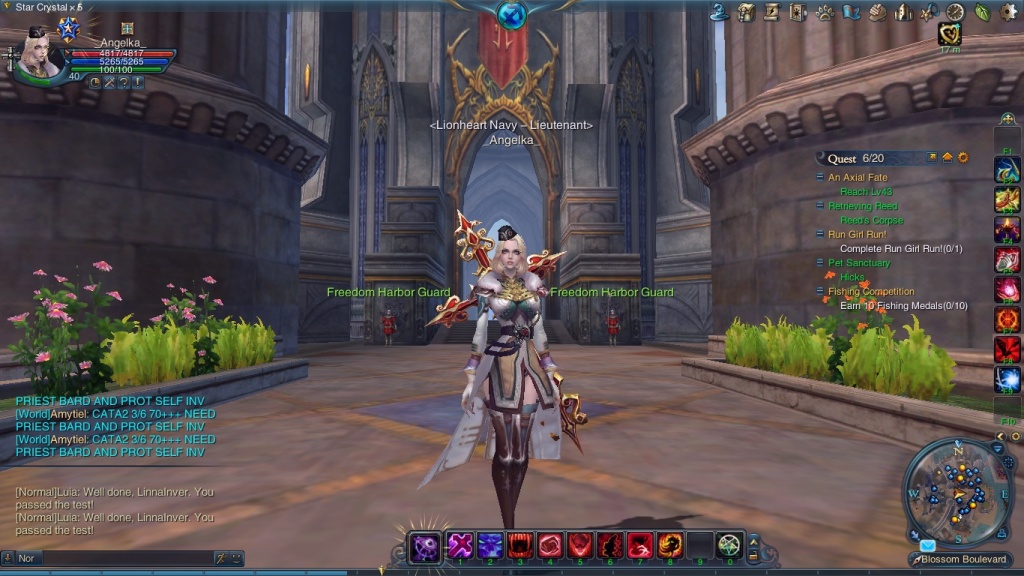Image resolution: width=1024 pixels, height=576 pixels.
Task: Select the An Axial Fate quest entry
Action: [x=857, y=178]
